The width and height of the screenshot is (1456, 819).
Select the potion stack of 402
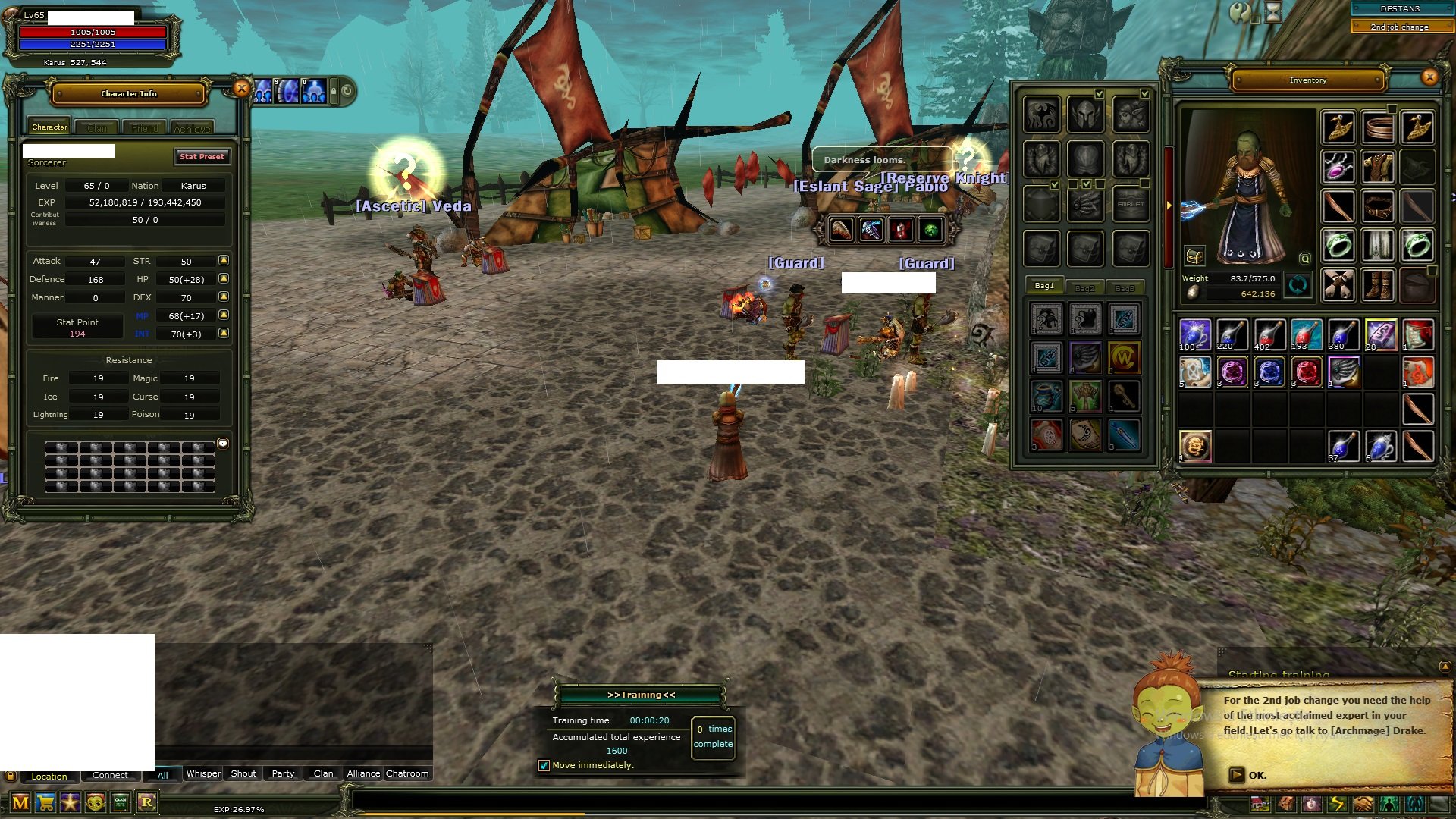pos(1269,334)
